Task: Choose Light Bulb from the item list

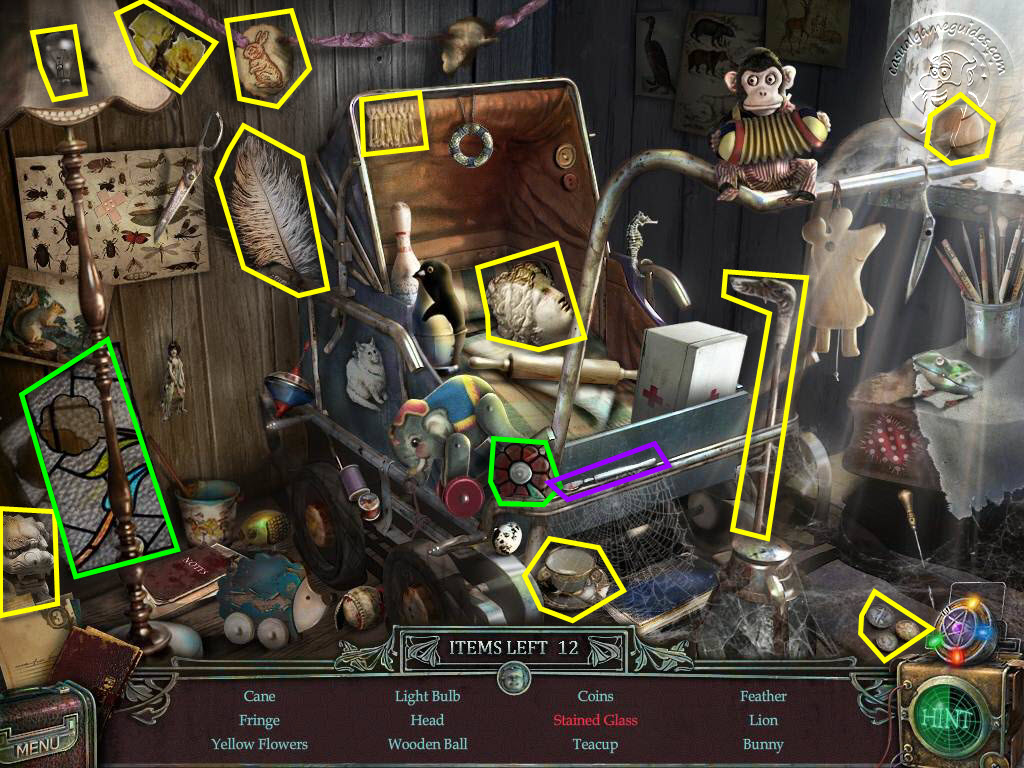Action: (x=427, y=696)
